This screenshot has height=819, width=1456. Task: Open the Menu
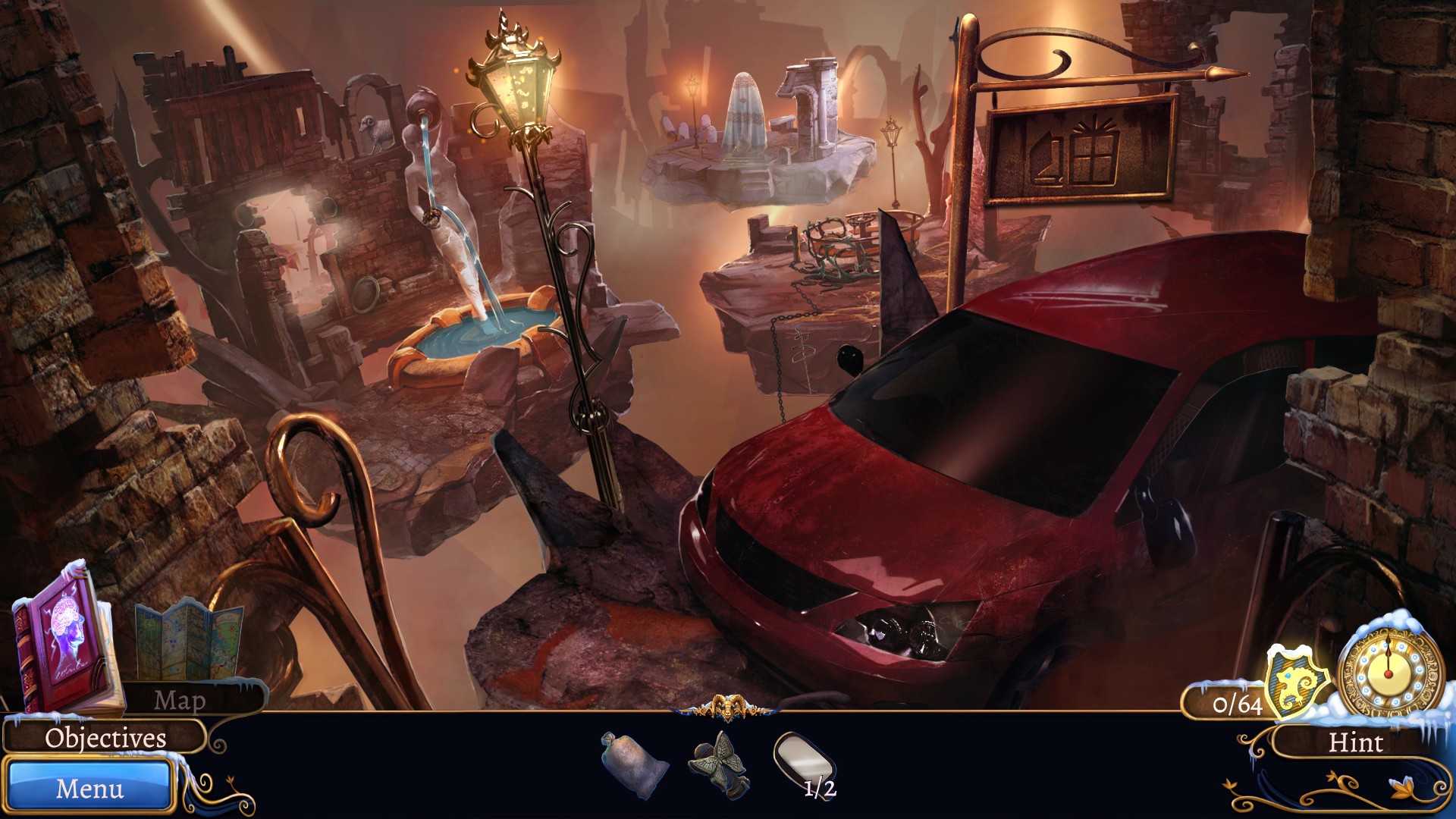91,789
